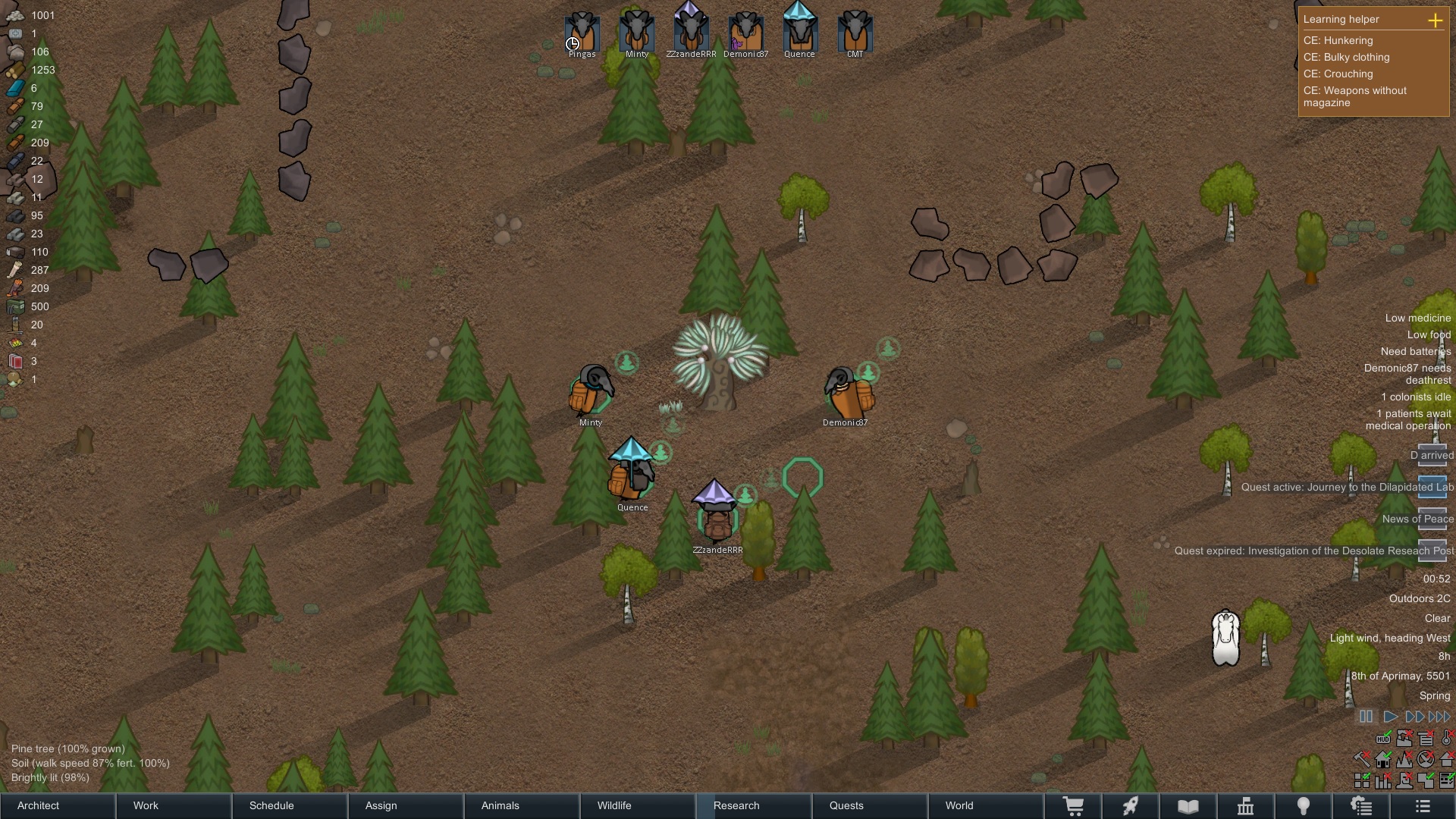Open the CE: Hunkering lesson
Screen dimensions: 1456x819
[x=1338, y=41]
